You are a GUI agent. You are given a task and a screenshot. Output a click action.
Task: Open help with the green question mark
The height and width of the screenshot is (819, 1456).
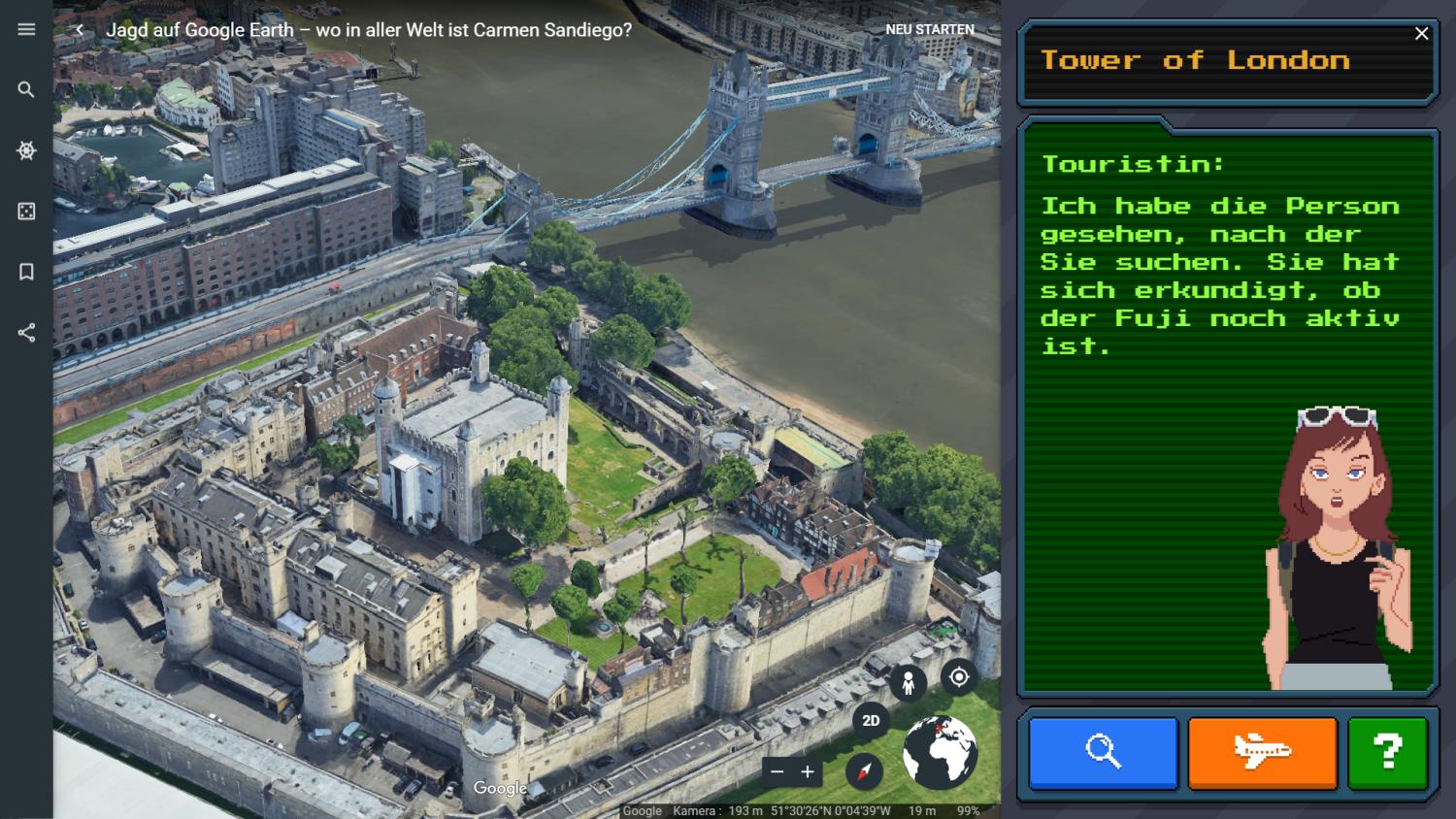tap(1387, 751)
